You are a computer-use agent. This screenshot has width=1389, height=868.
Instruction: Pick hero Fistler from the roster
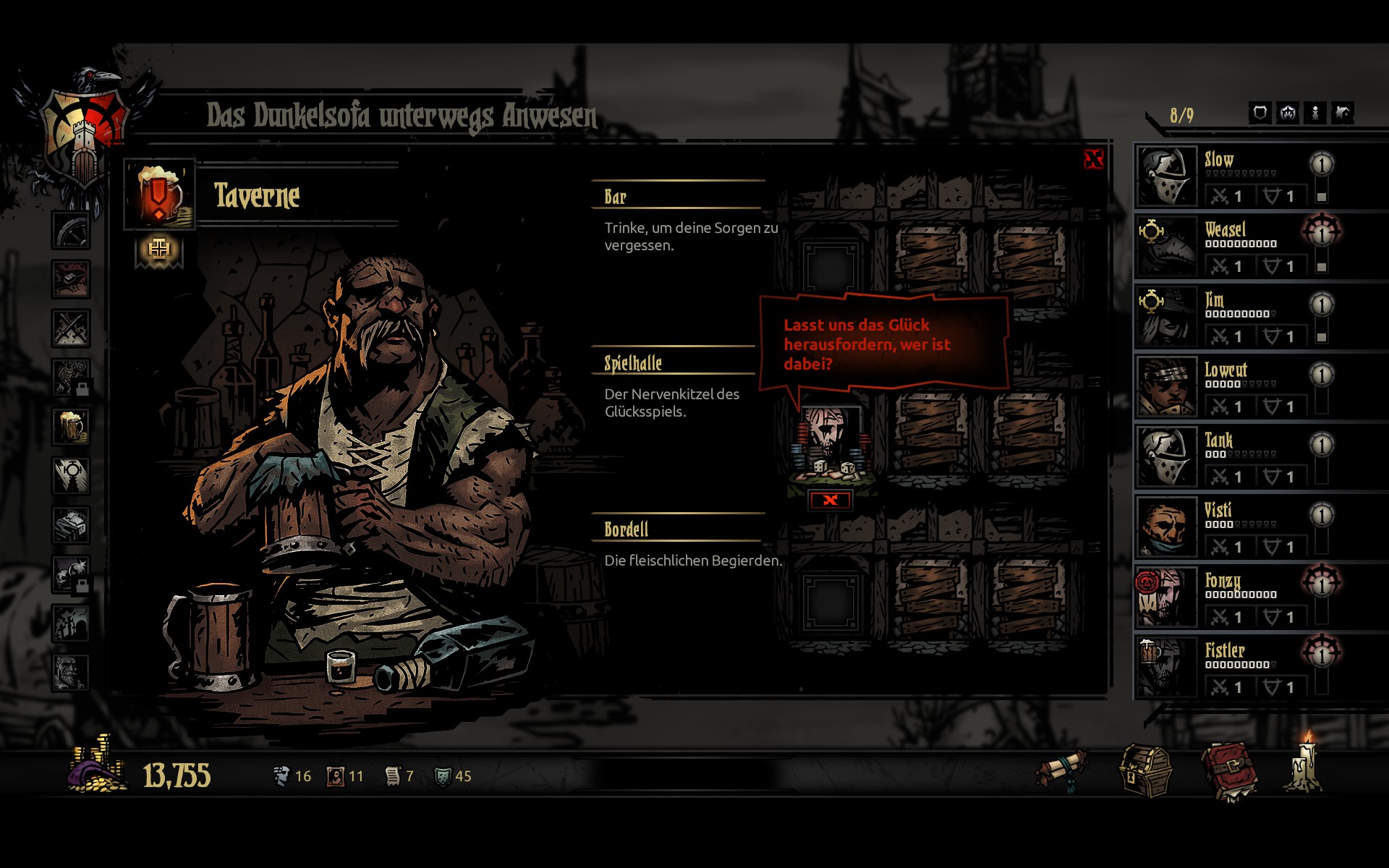click(1166, 667)
